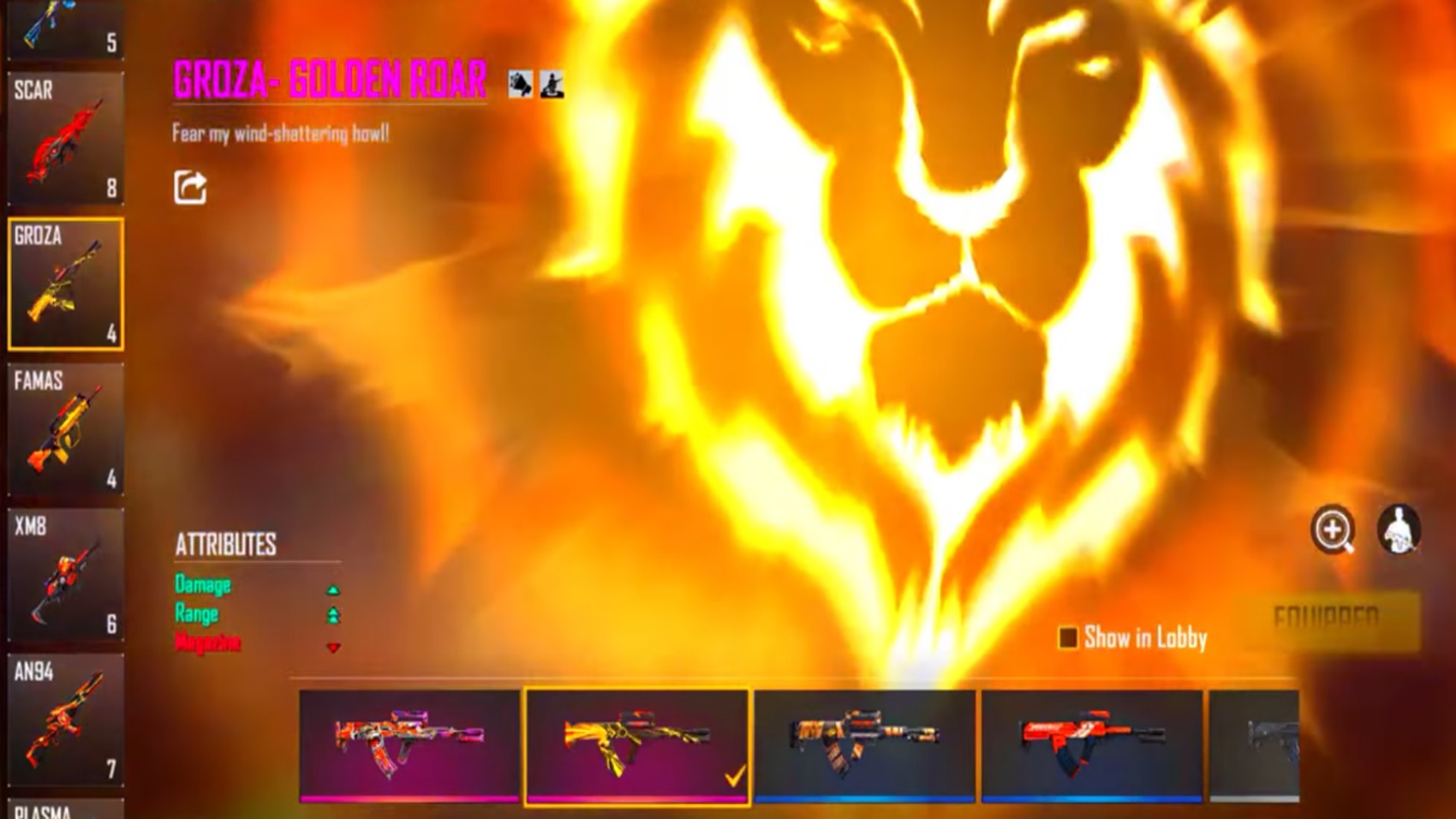Image resolution: width=1456 pixels, height=819 pixels.
Task: Select the SCAR weapon icon in the sidebar
Action: [64, 137]
